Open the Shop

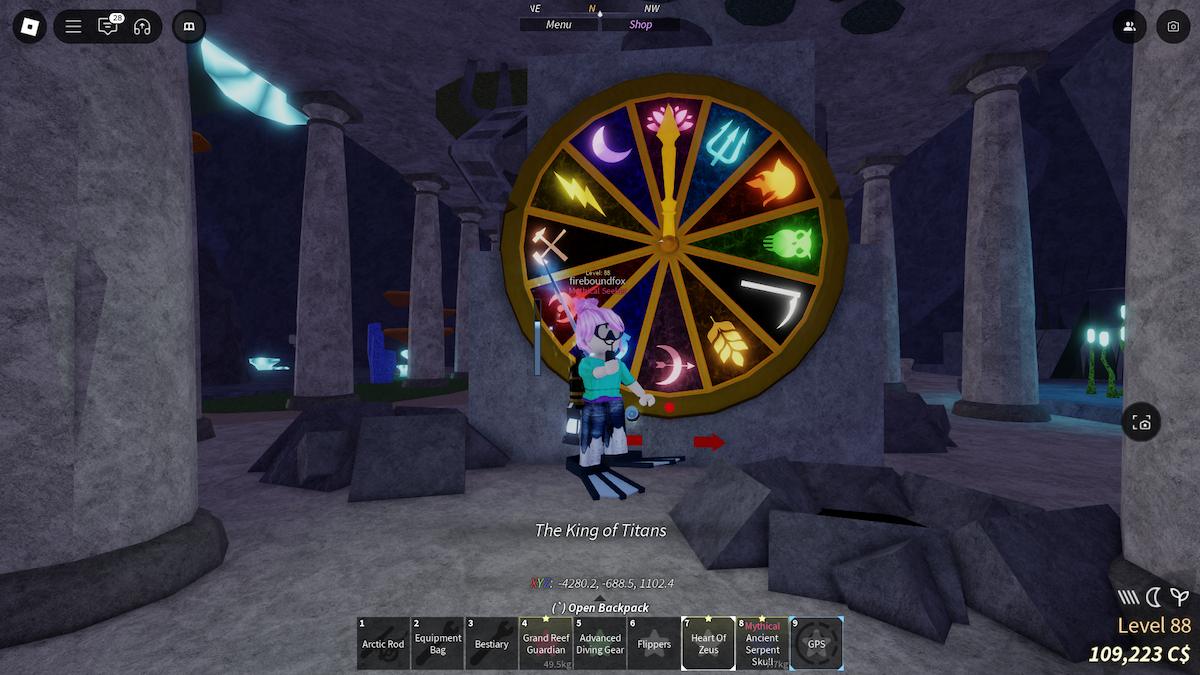[641, 25]
